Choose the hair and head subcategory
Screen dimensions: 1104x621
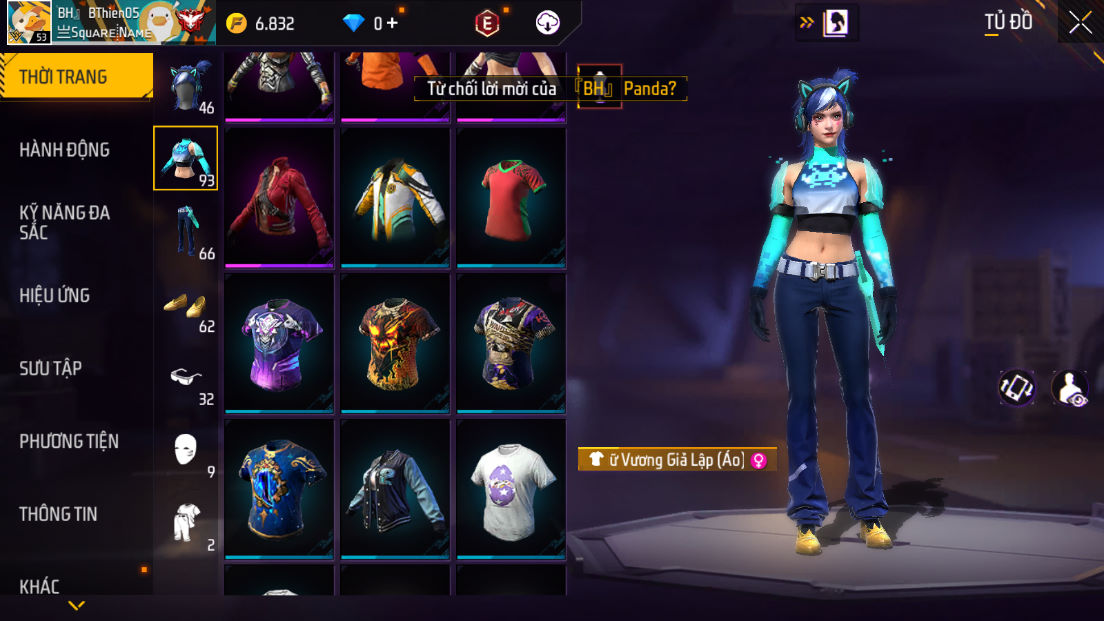tap(185, 87)
